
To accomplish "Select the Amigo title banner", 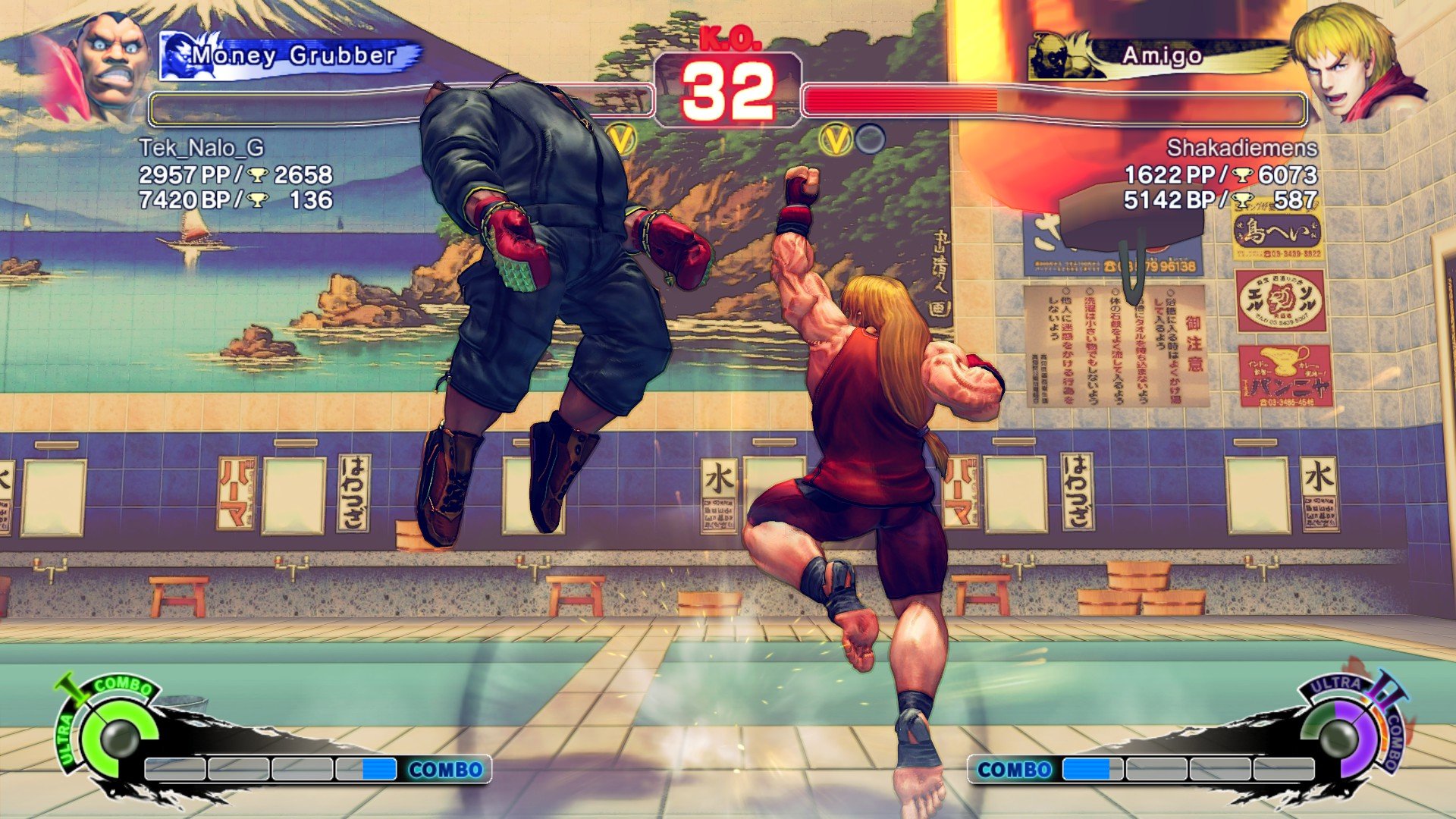I will point(1160,56).
